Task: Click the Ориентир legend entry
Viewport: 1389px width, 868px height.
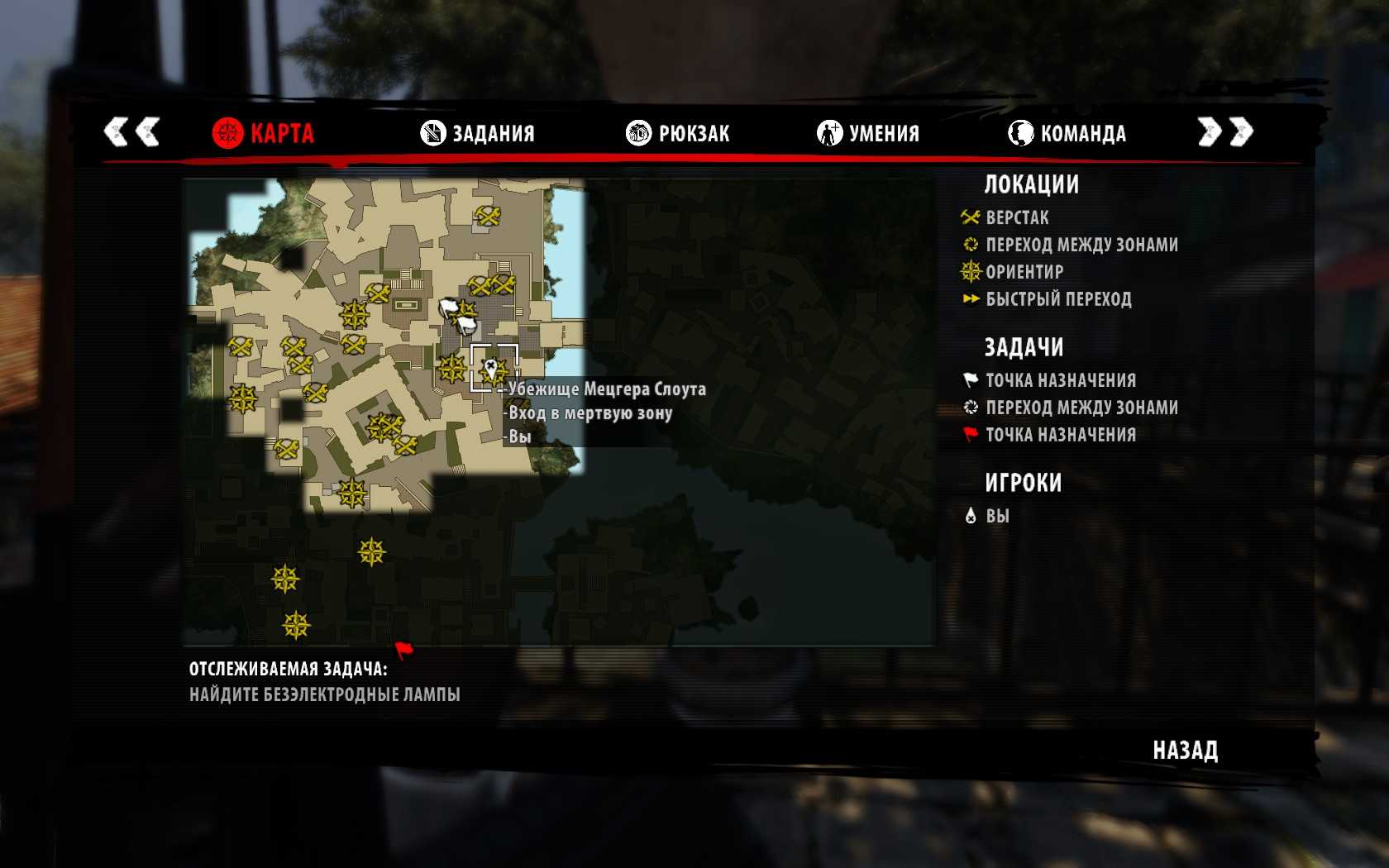Action: point(1024,272)
